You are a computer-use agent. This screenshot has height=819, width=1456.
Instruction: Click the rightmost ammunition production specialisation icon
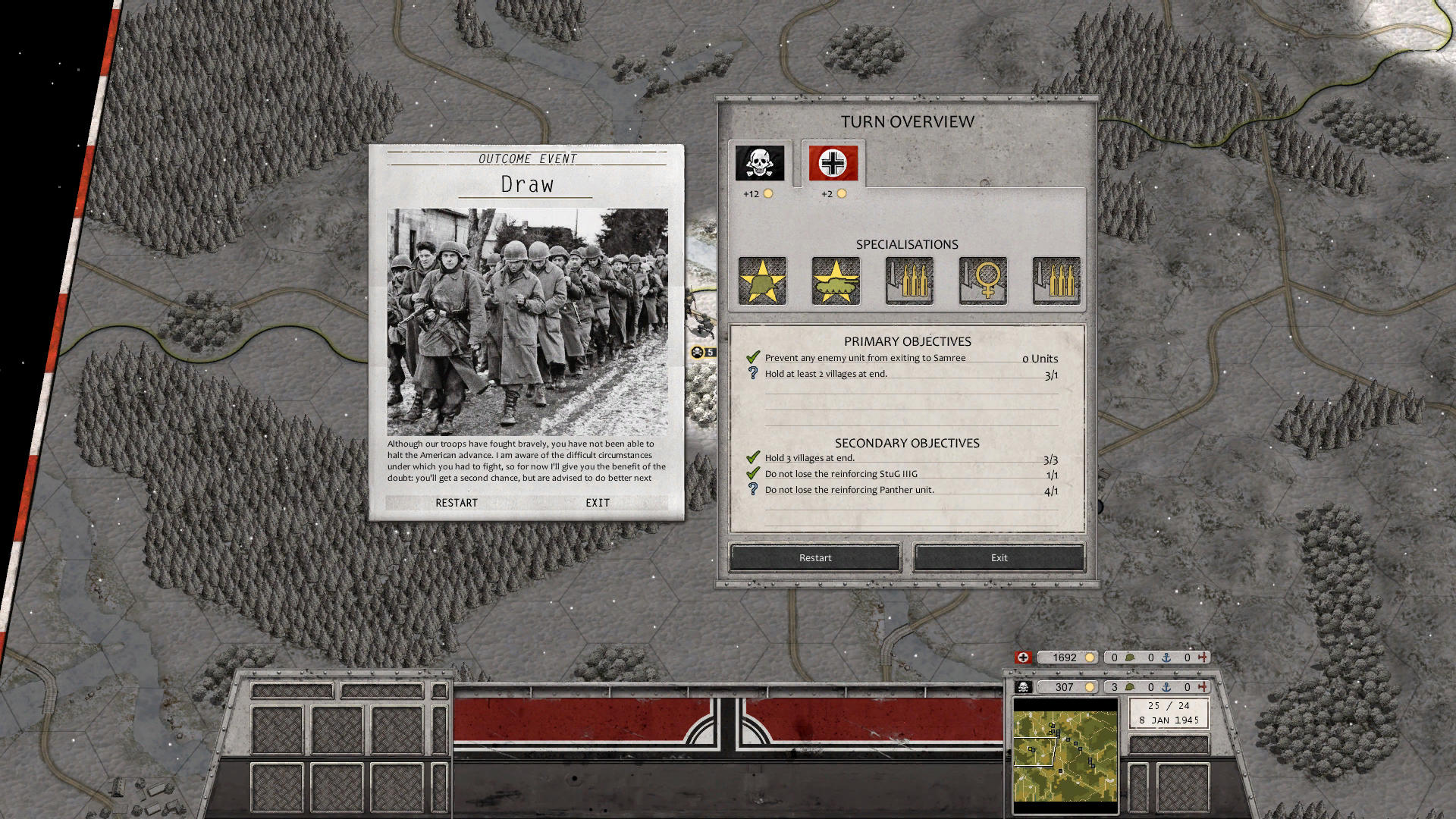1055,280
